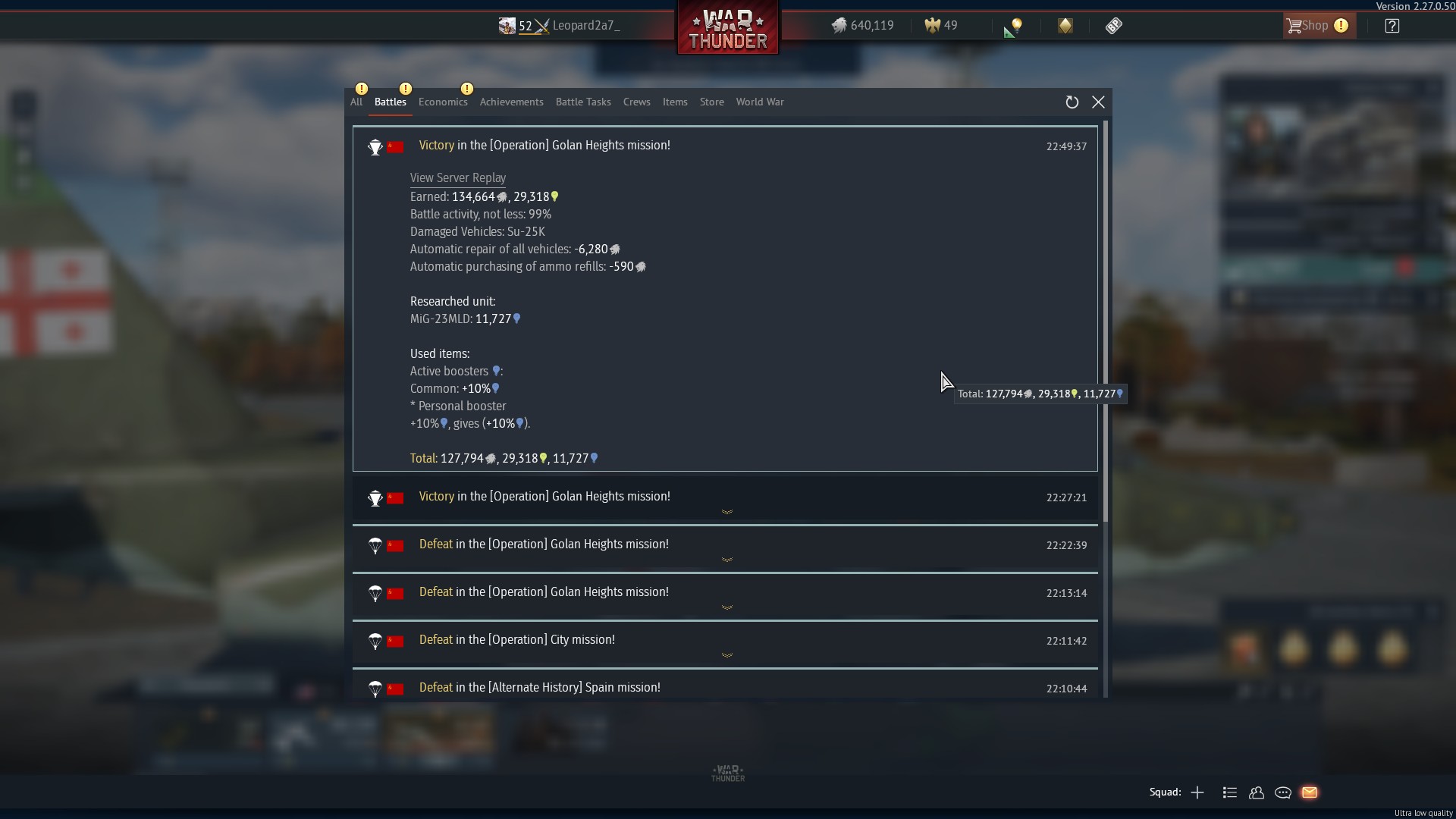Select the World War tab
Screen dimensions: 1456x819
pos(760,102)
